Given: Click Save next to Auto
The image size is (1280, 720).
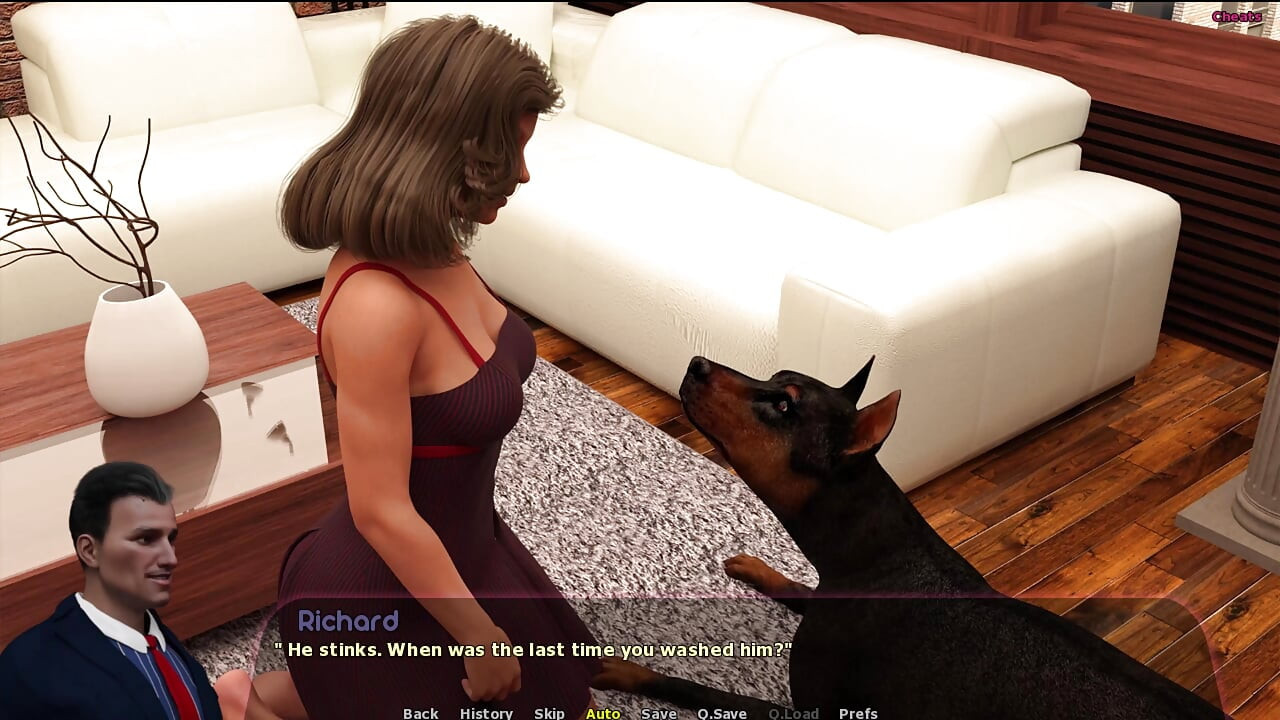Looking at the screenshot, I should [659, 713].
